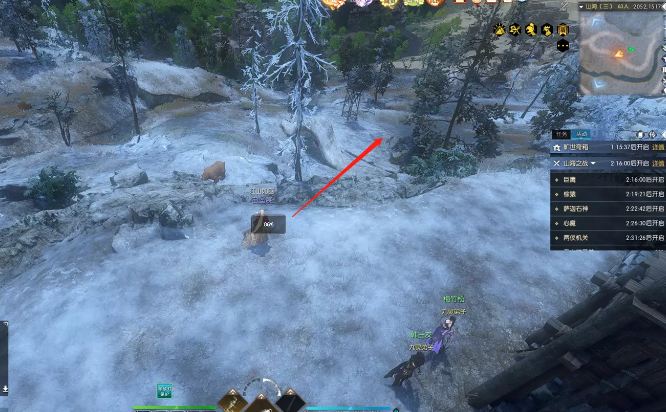Activate the left diamond skill slot
The width and height of the screenshot is (666, 412).
[232, 402]
